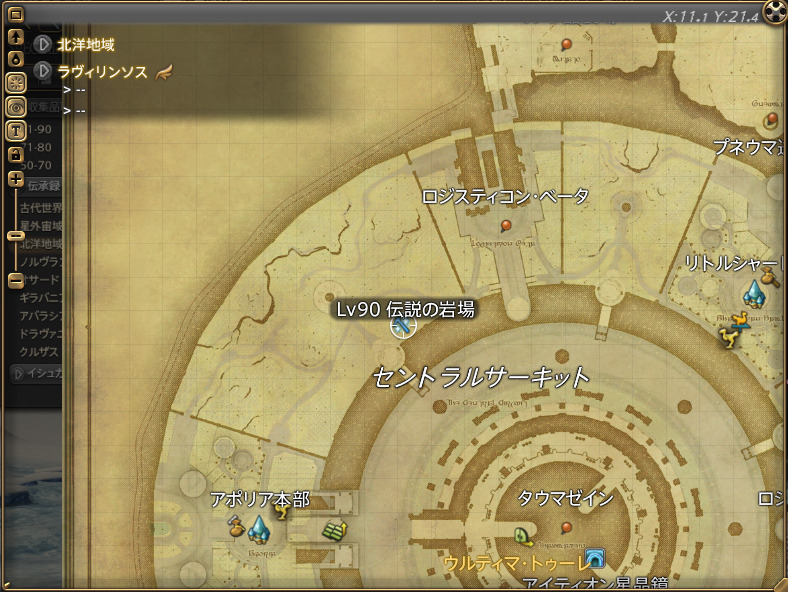Click the square window button at top-left
Image resolution: width=788 pixels, height=592 pixels.
click(16, 14)
